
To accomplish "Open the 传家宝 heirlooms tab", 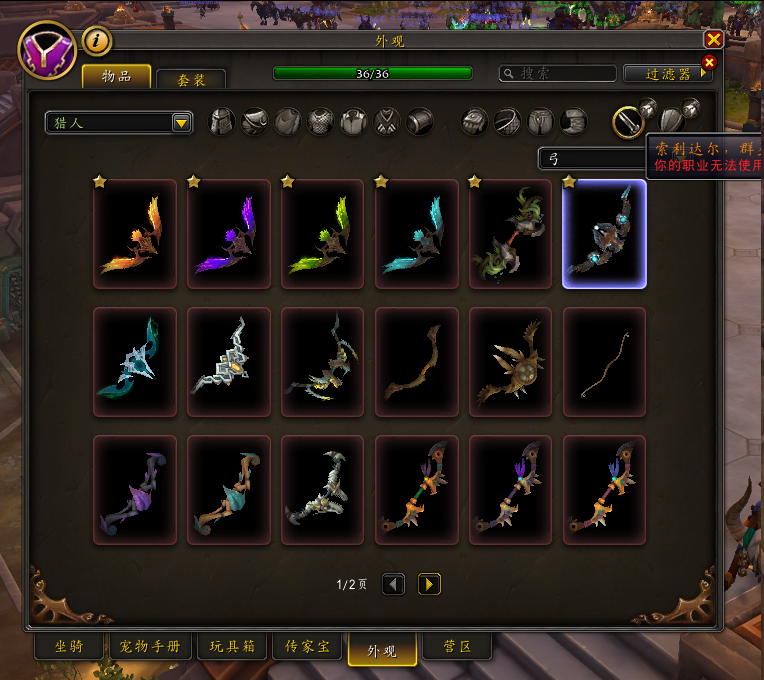I will click(308, 647).
